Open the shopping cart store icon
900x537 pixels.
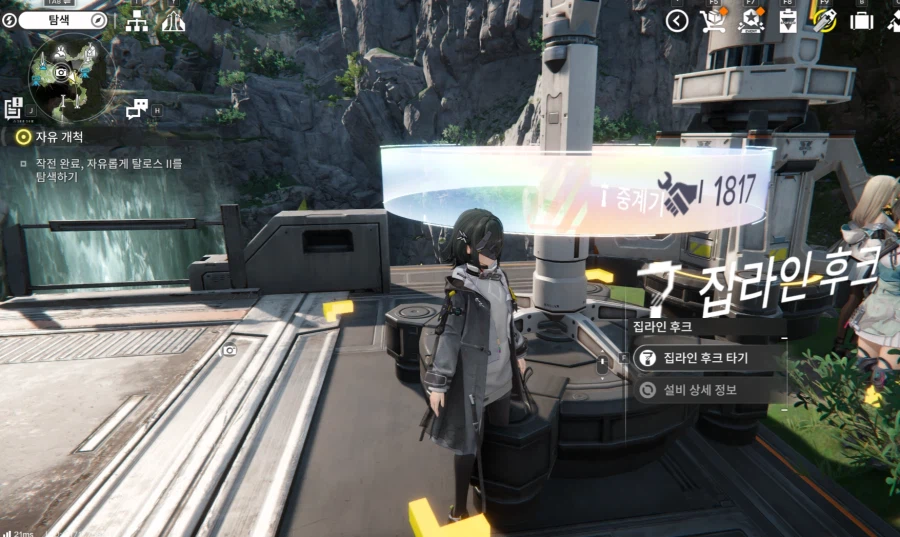pos(713,21)
